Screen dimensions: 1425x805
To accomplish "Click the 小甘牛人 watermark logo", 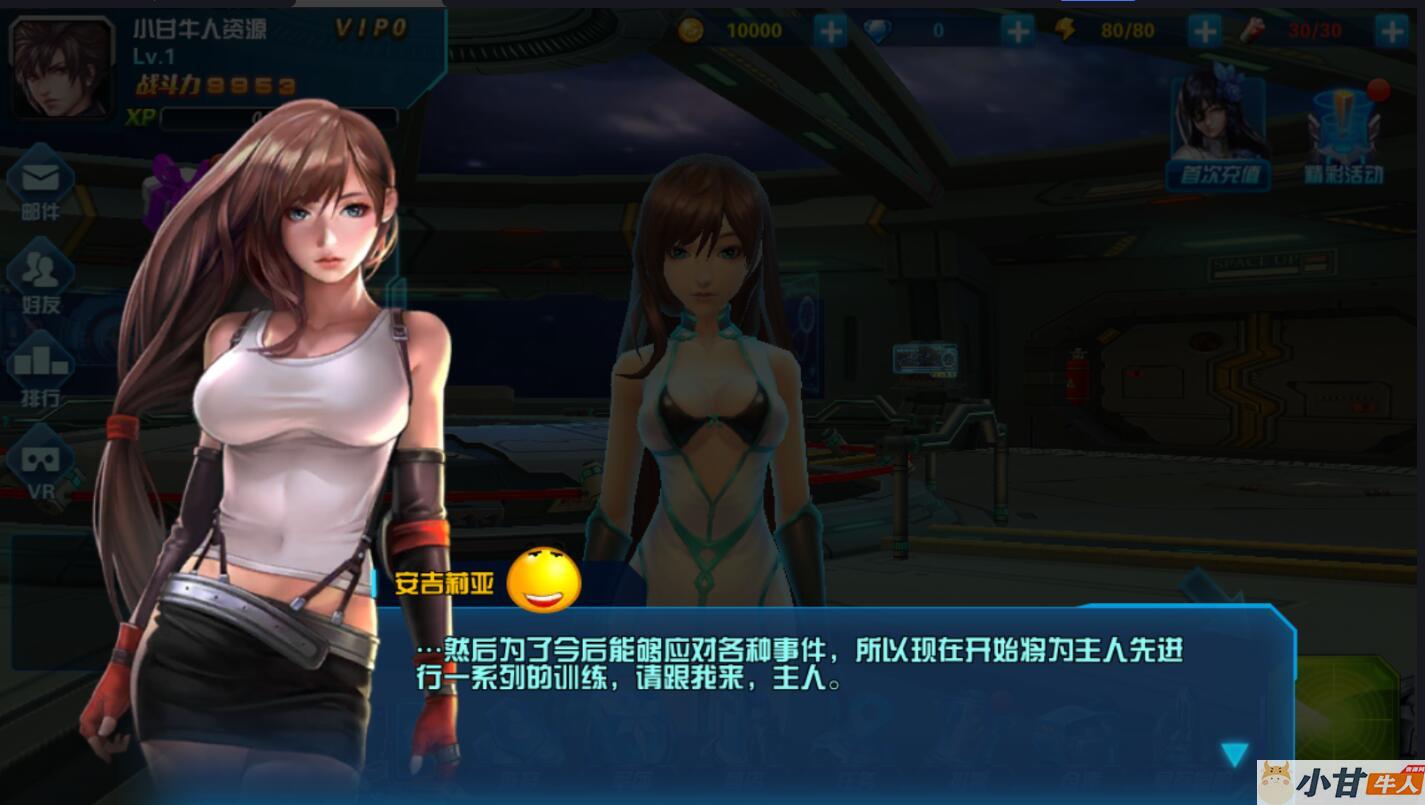I will click(x=1340, y=782).
